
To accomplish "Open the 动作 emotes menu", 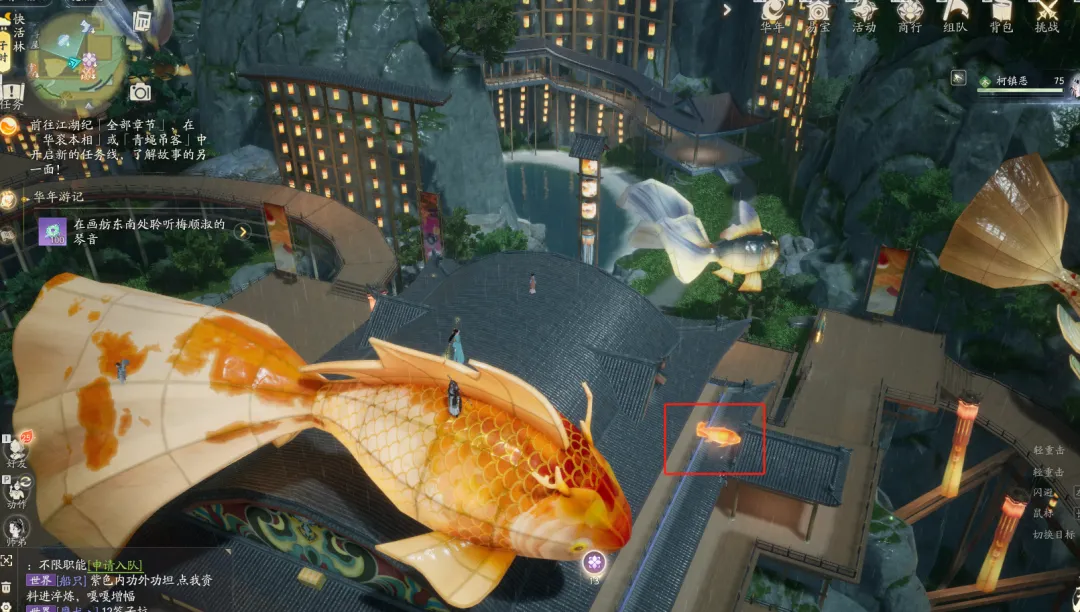I will (x=17, y=488).
